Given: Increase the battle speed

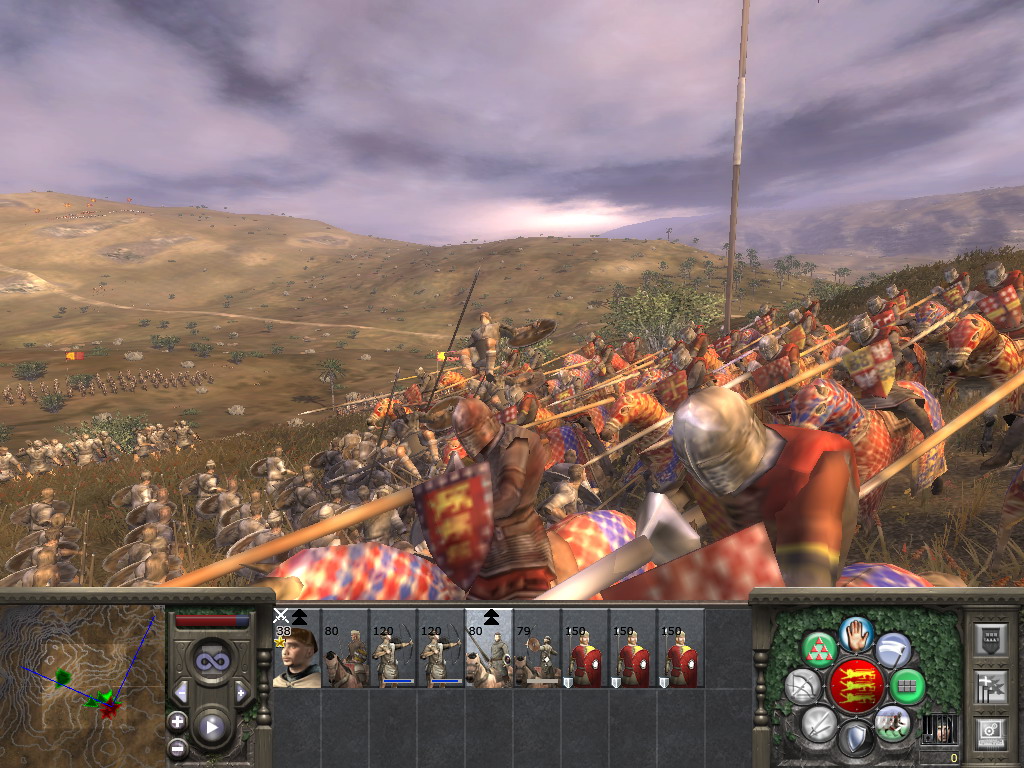Looking at the screenshot, I should click(241, 692).
